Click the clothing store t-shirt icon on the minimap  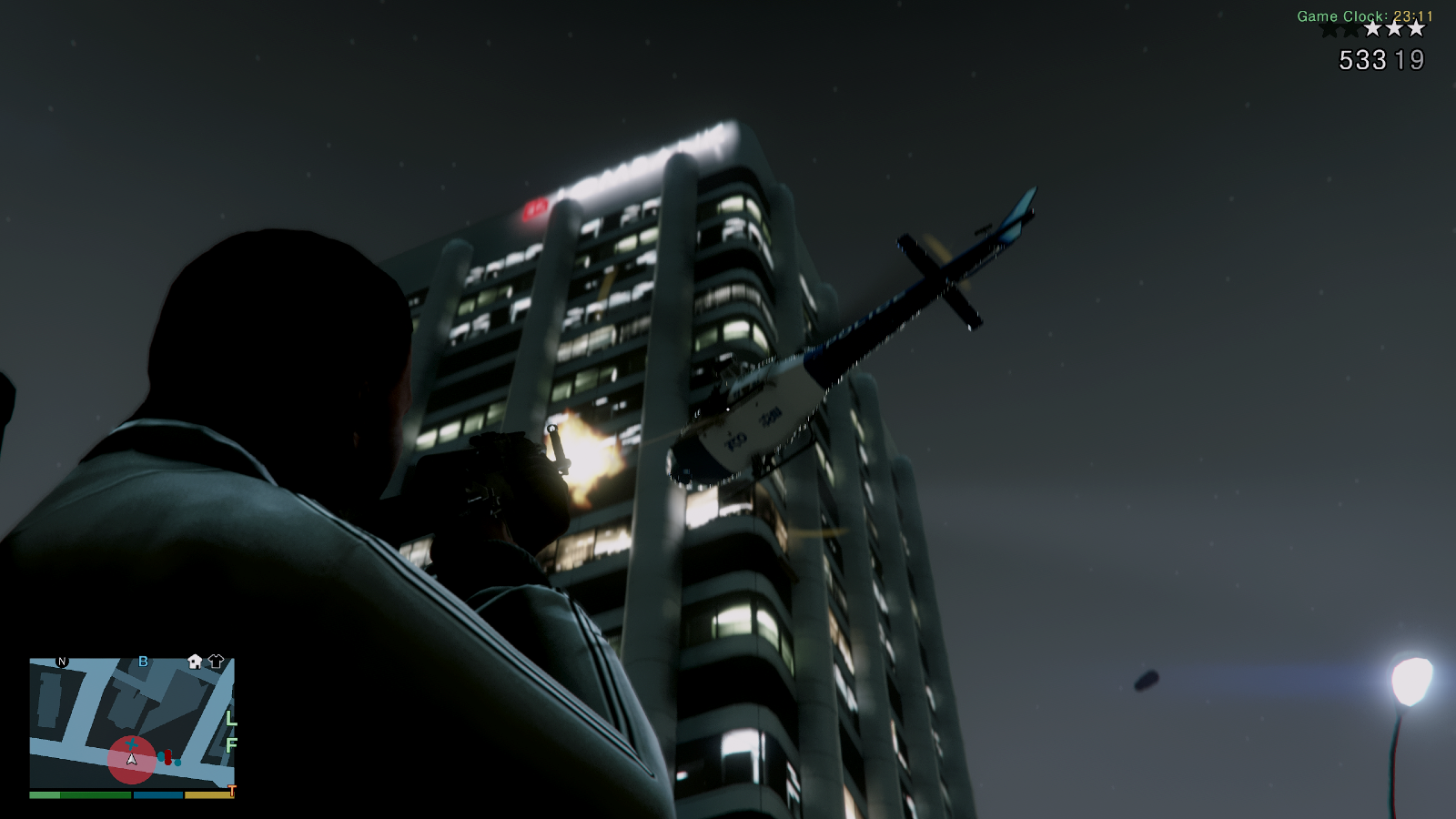tap(216, 661)
